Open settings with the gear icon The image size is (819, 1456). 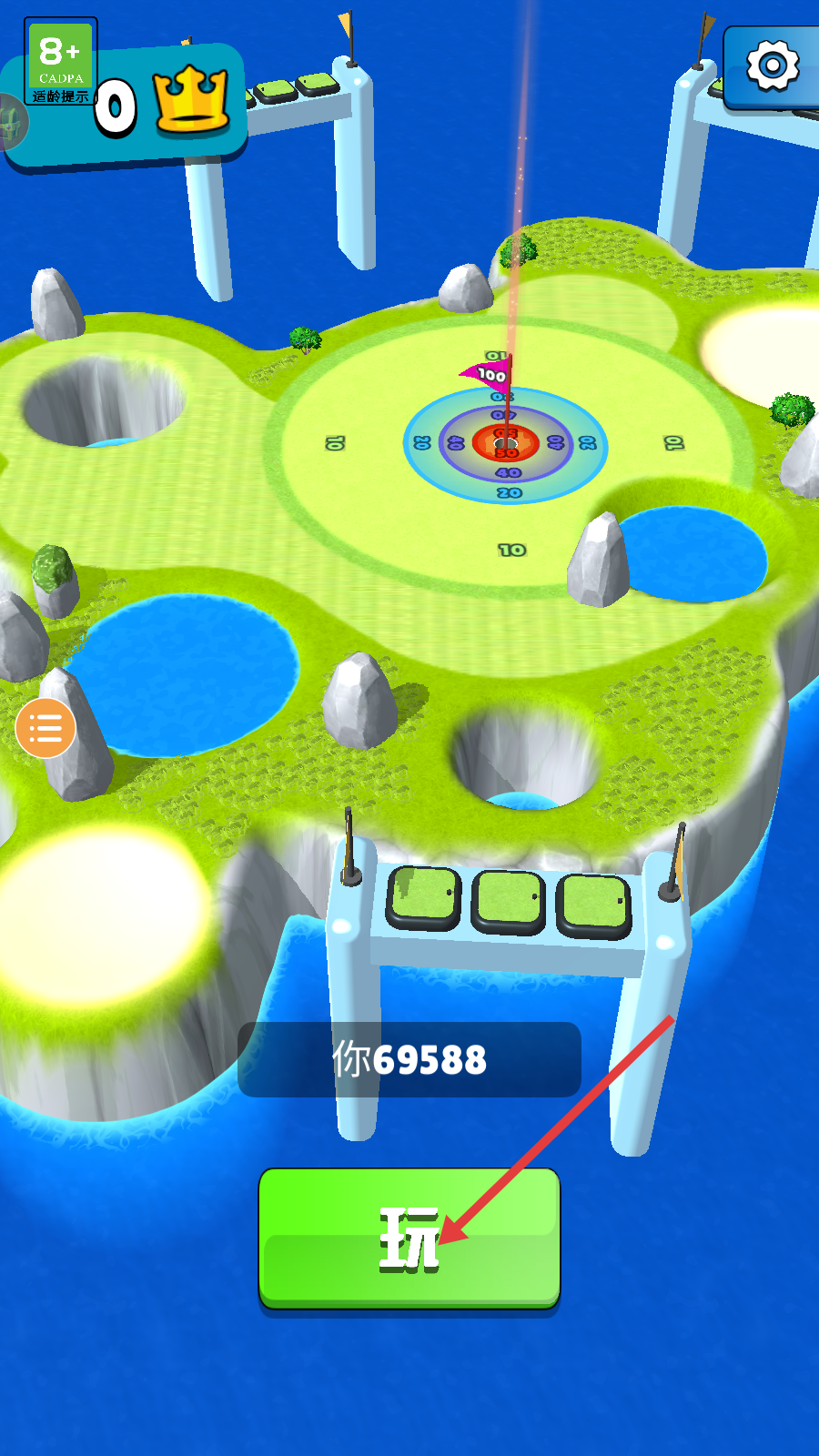(x=773, y=66)
